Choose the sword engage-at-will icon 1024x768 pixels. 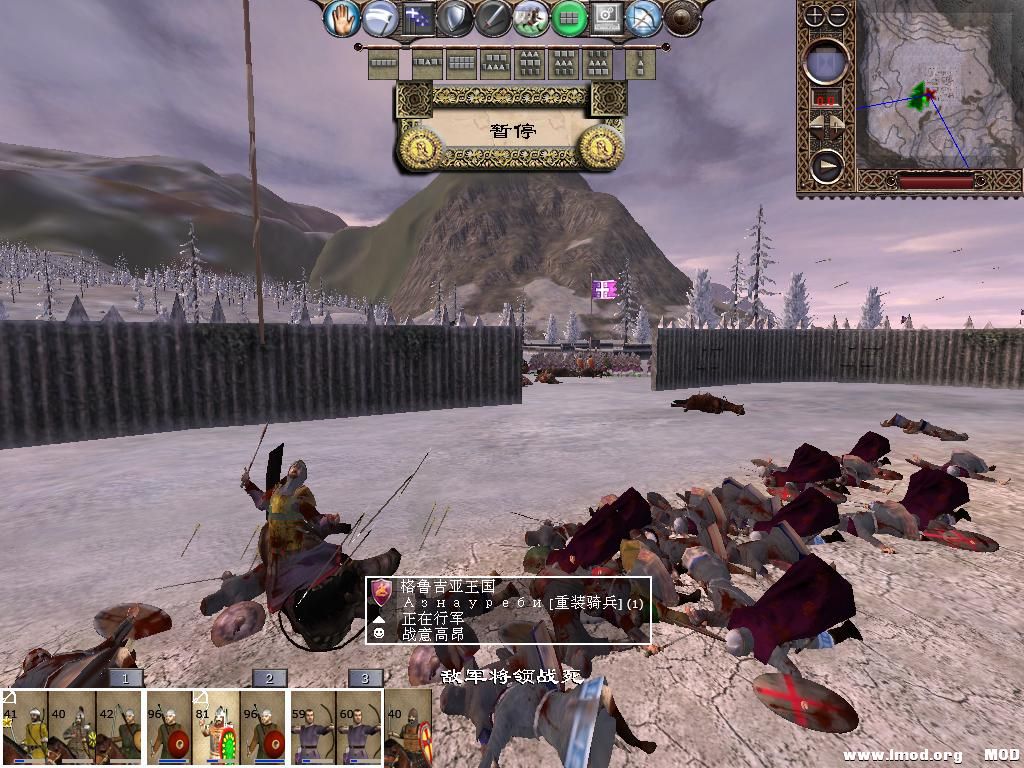pyautogui.click(x=492, y=18)
